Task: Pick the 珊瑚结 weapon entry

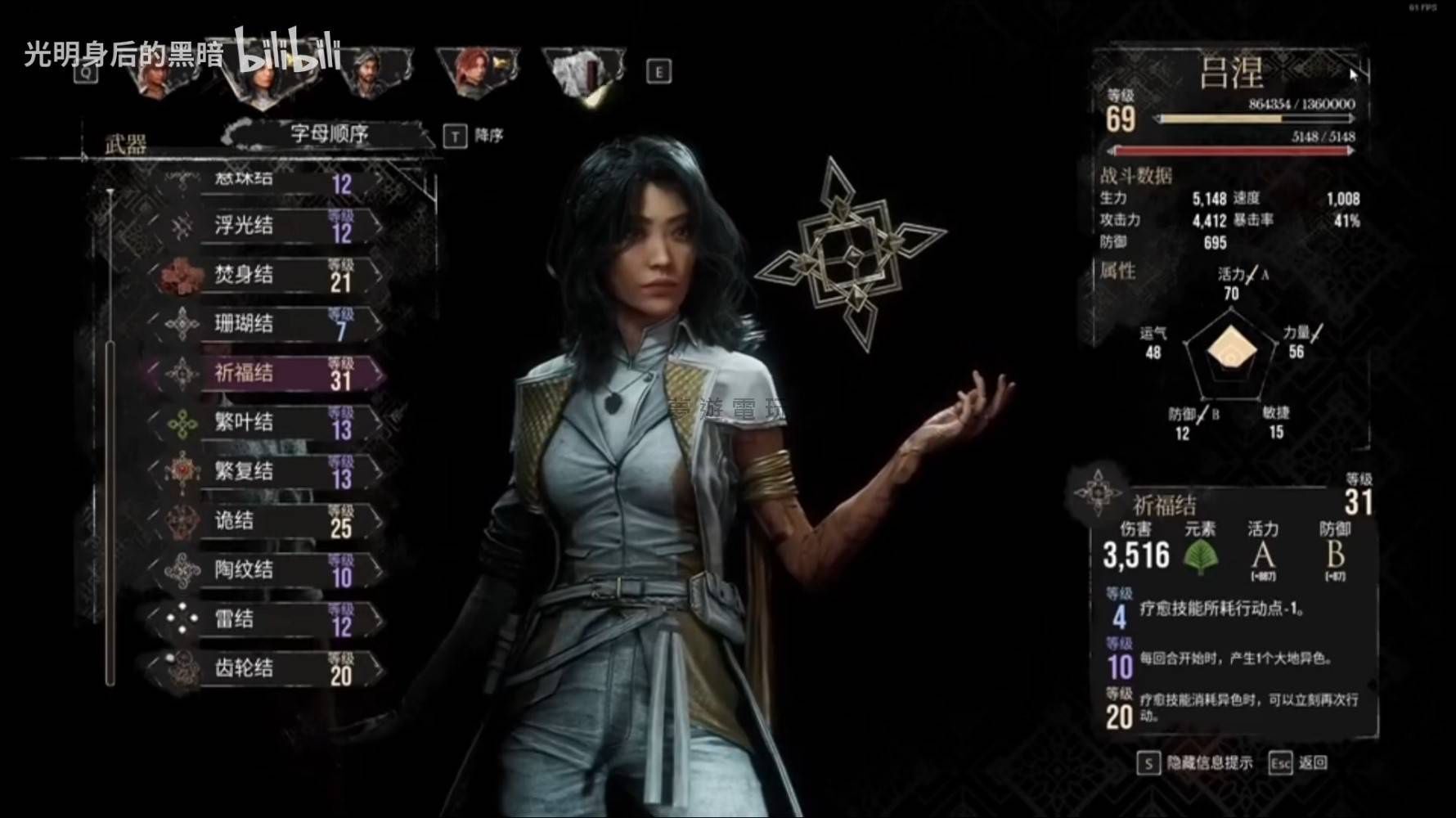Action: pos(270,324)
